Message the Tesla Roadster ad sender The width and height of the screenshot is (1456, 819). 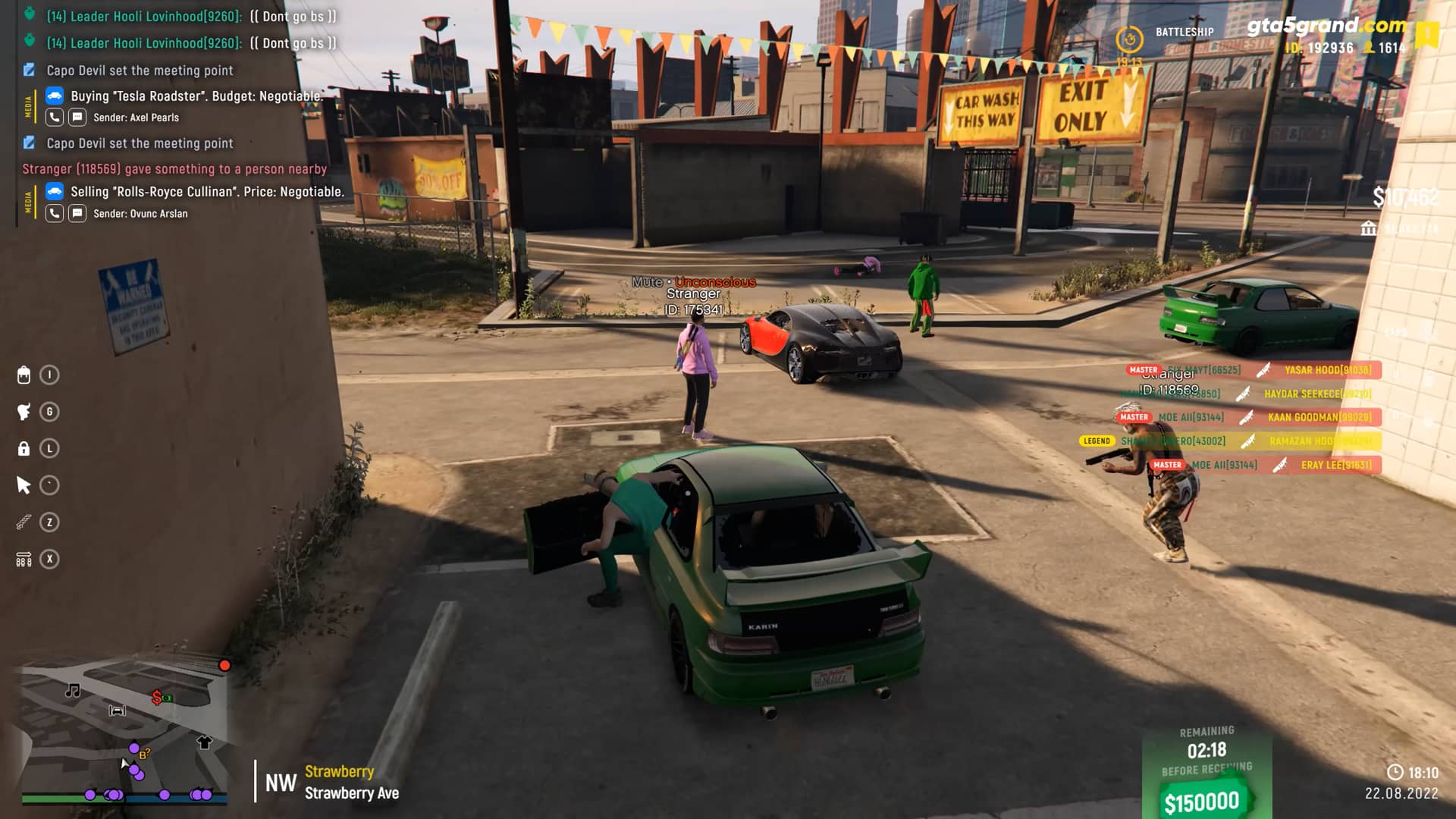(77, 118)
